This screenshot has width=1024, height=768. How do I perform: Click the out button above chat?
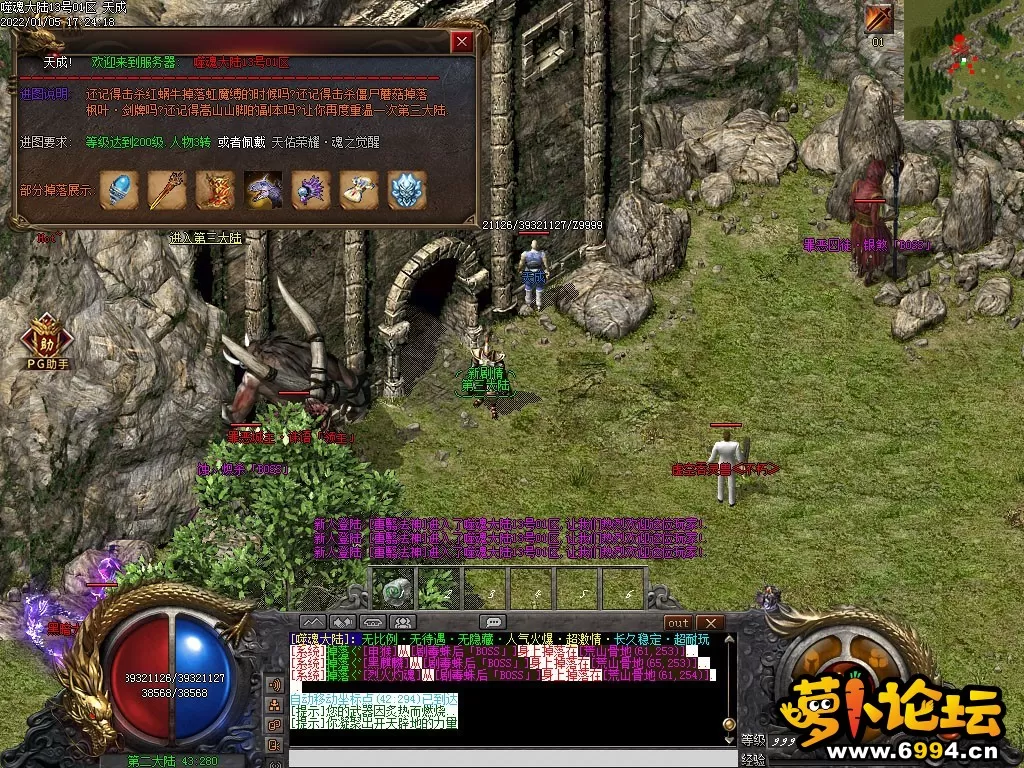[x=678, y=622]
